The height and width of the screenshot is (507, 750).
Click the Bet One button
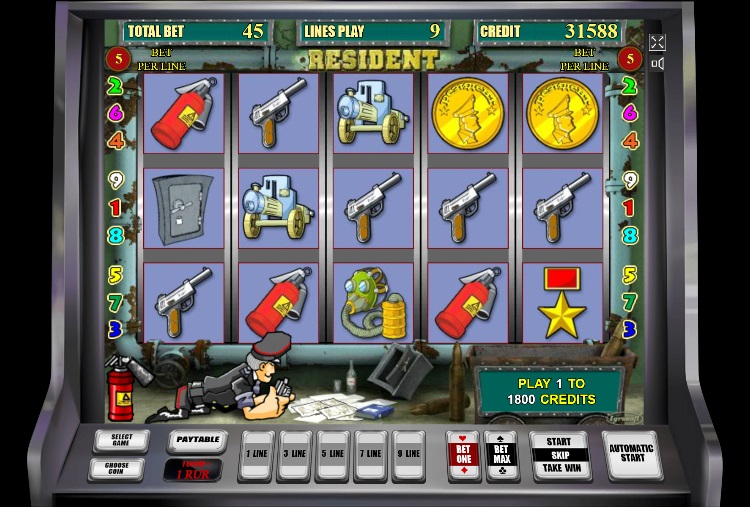(463, 455)
